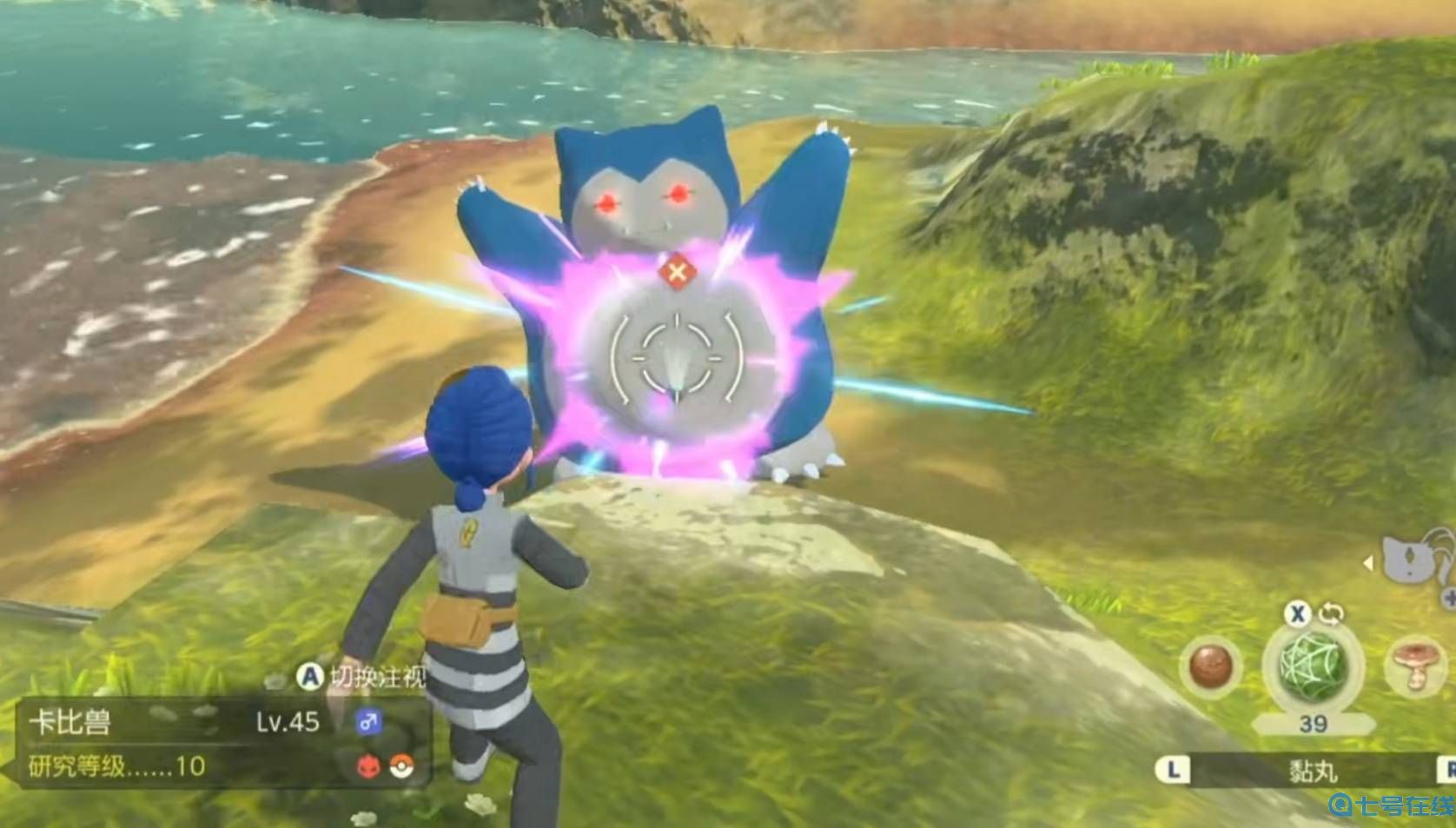Click the red alpha Pokémon face icon

pos(367,766)
